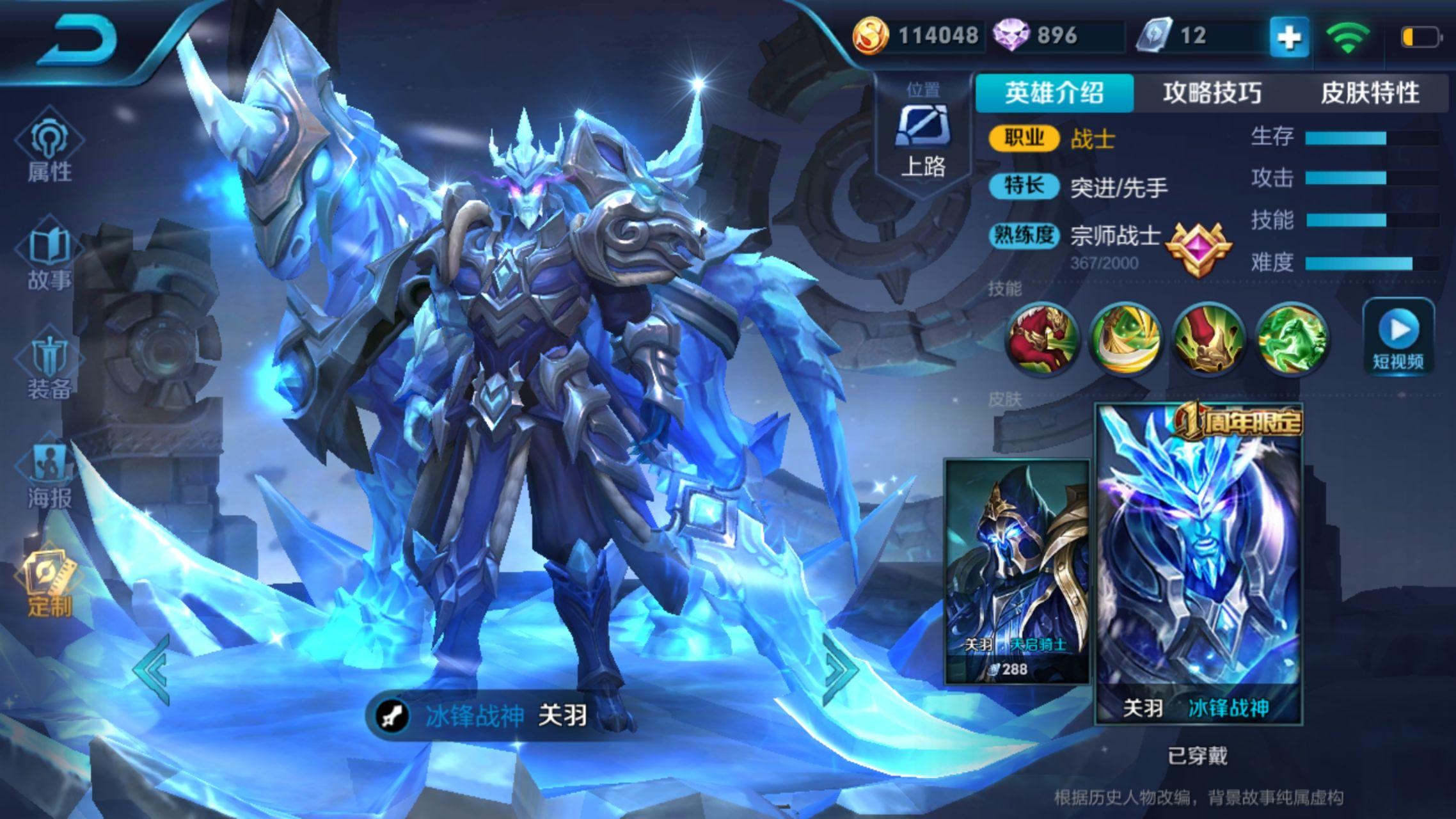Open the 装备 equipment section
Image resolution: width=1456 pixels, height=819 pixels.
(49, 367)
